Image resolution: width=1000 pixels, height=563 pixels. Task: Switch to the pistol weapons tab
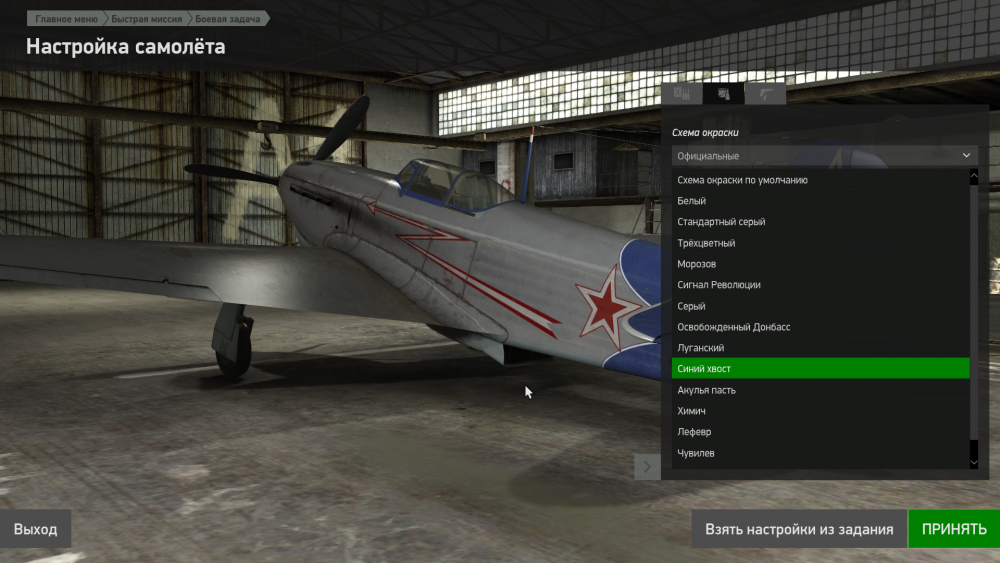click(765, 95)
